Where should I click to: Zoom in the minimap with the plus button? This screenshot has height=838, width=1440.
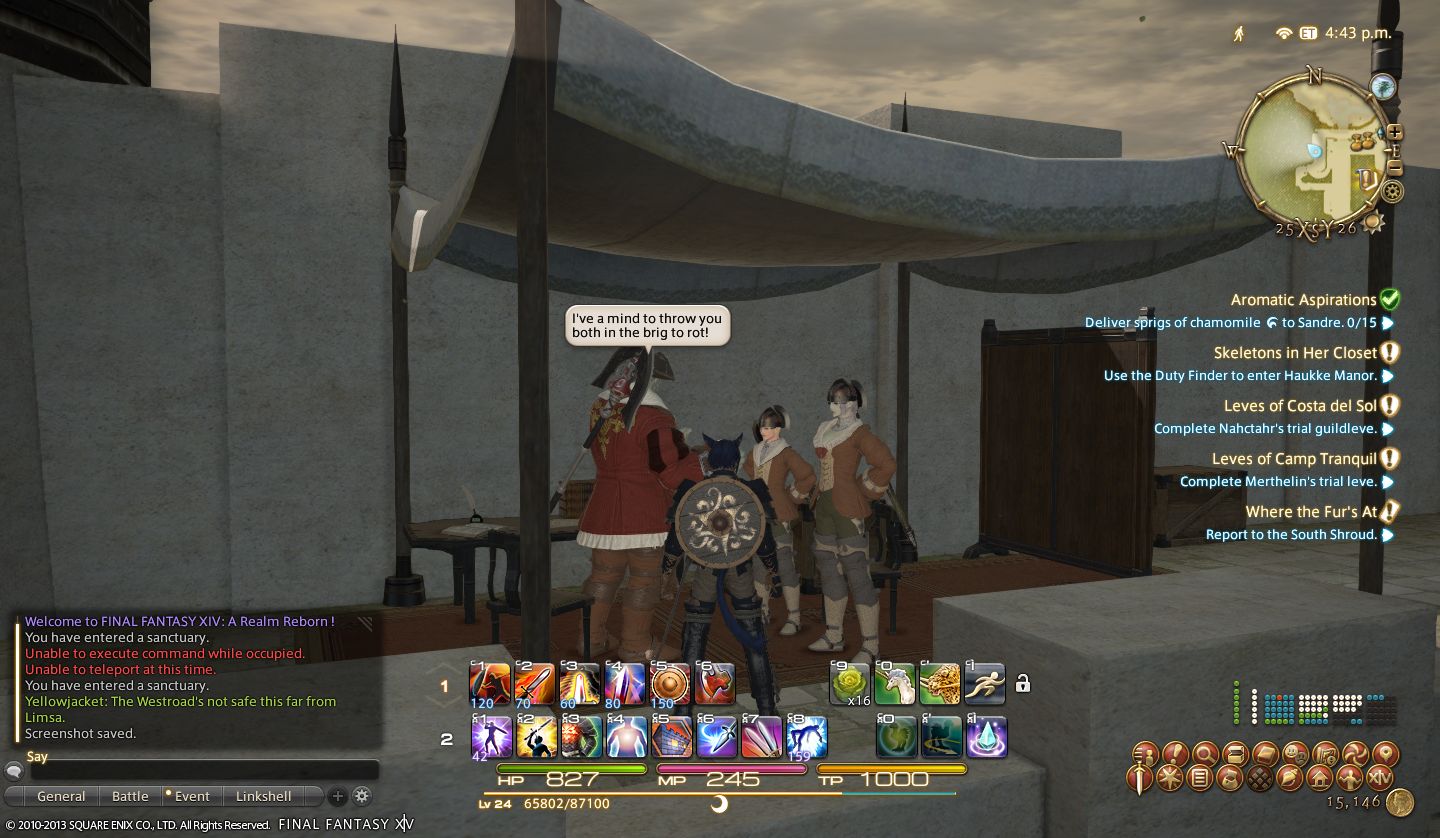point(1395,132)
